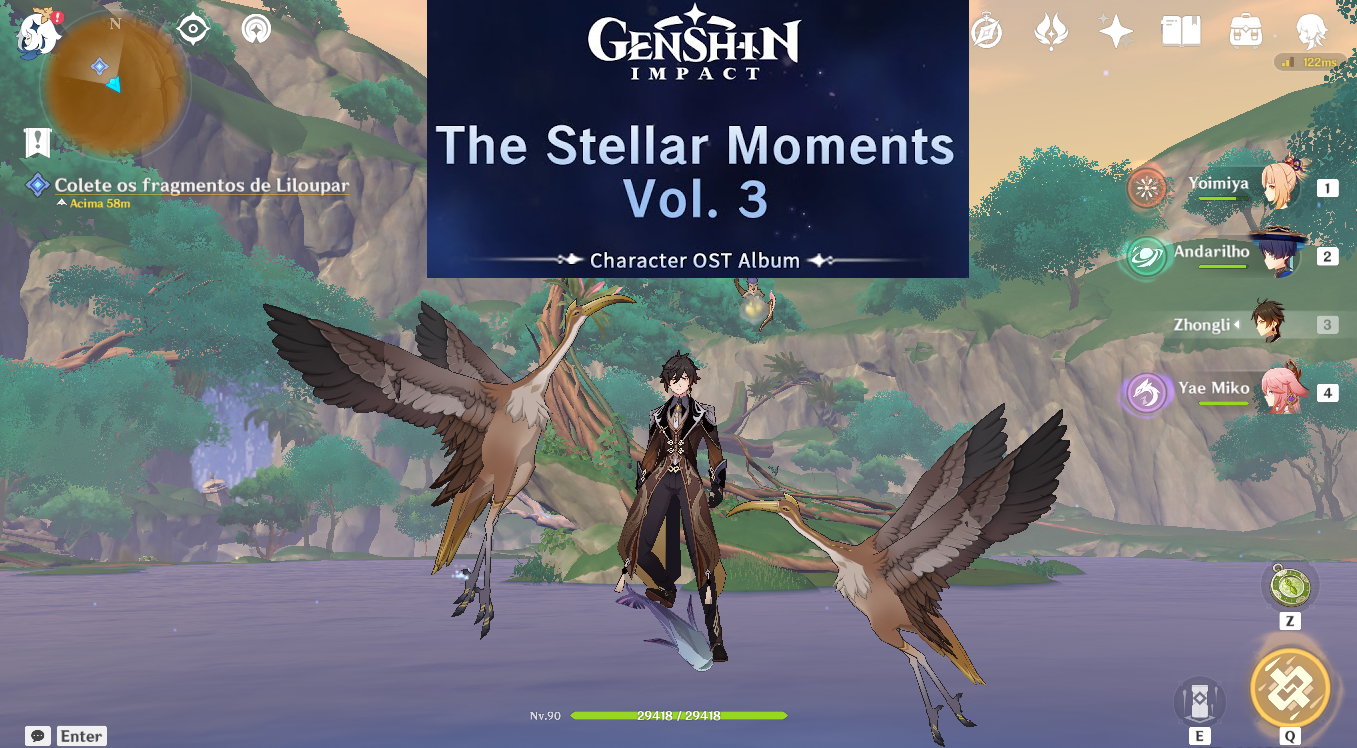Select Yae Miko's Electro element icon
Image resolution: width=1357 pixels, height=748 pixels.
pyautogui.click(x=1147, y=390)
